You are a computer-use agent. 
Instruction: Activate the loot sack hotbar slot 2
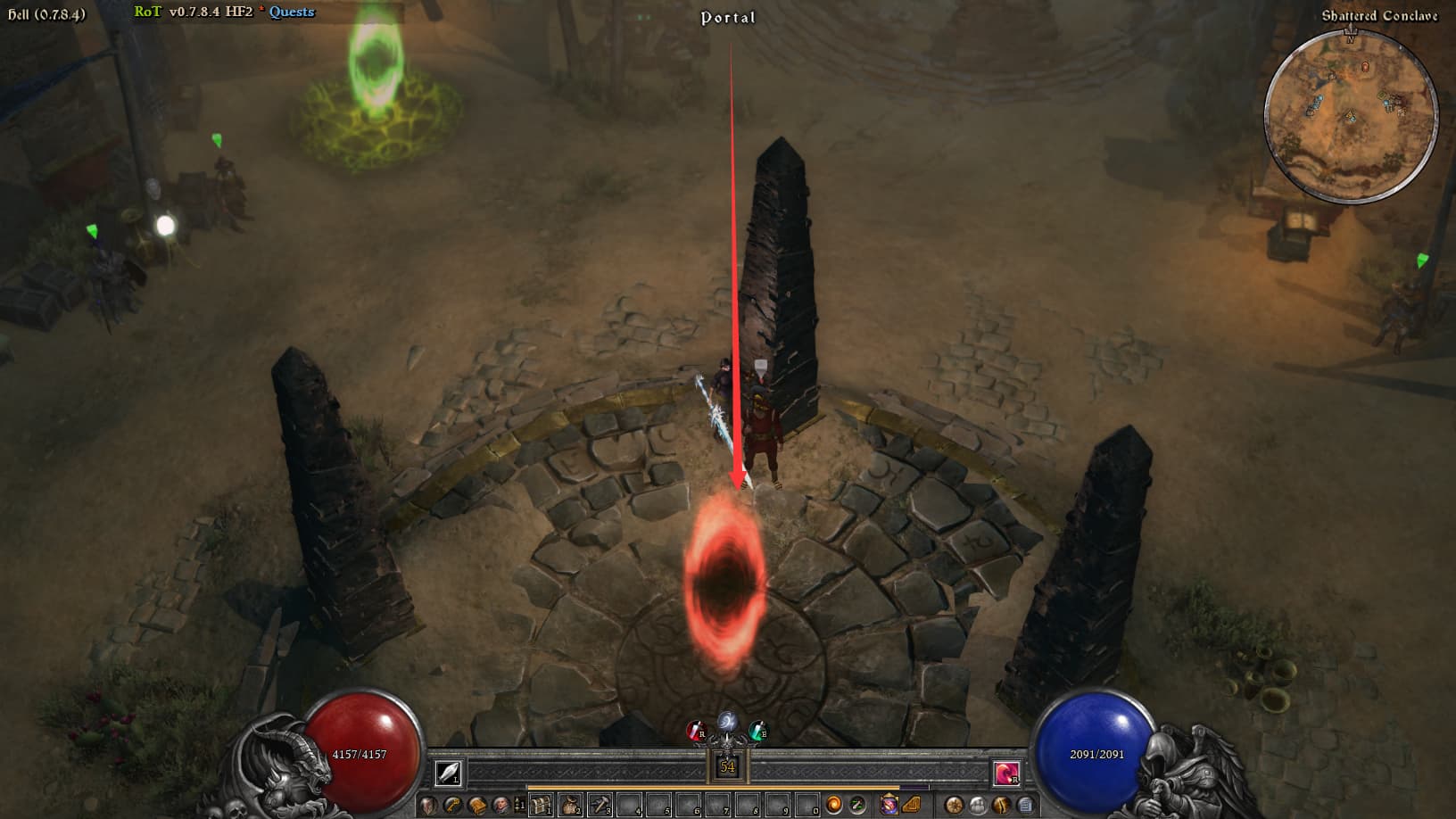[x=570, y=806]
